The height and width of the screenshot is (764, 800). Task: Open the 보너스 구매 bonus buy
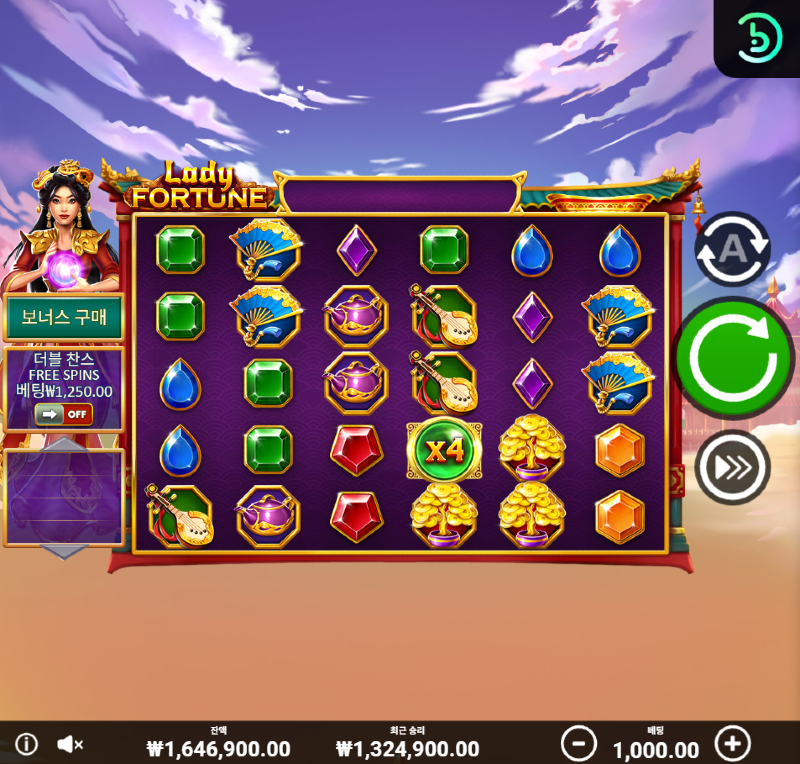click(64, 318)
